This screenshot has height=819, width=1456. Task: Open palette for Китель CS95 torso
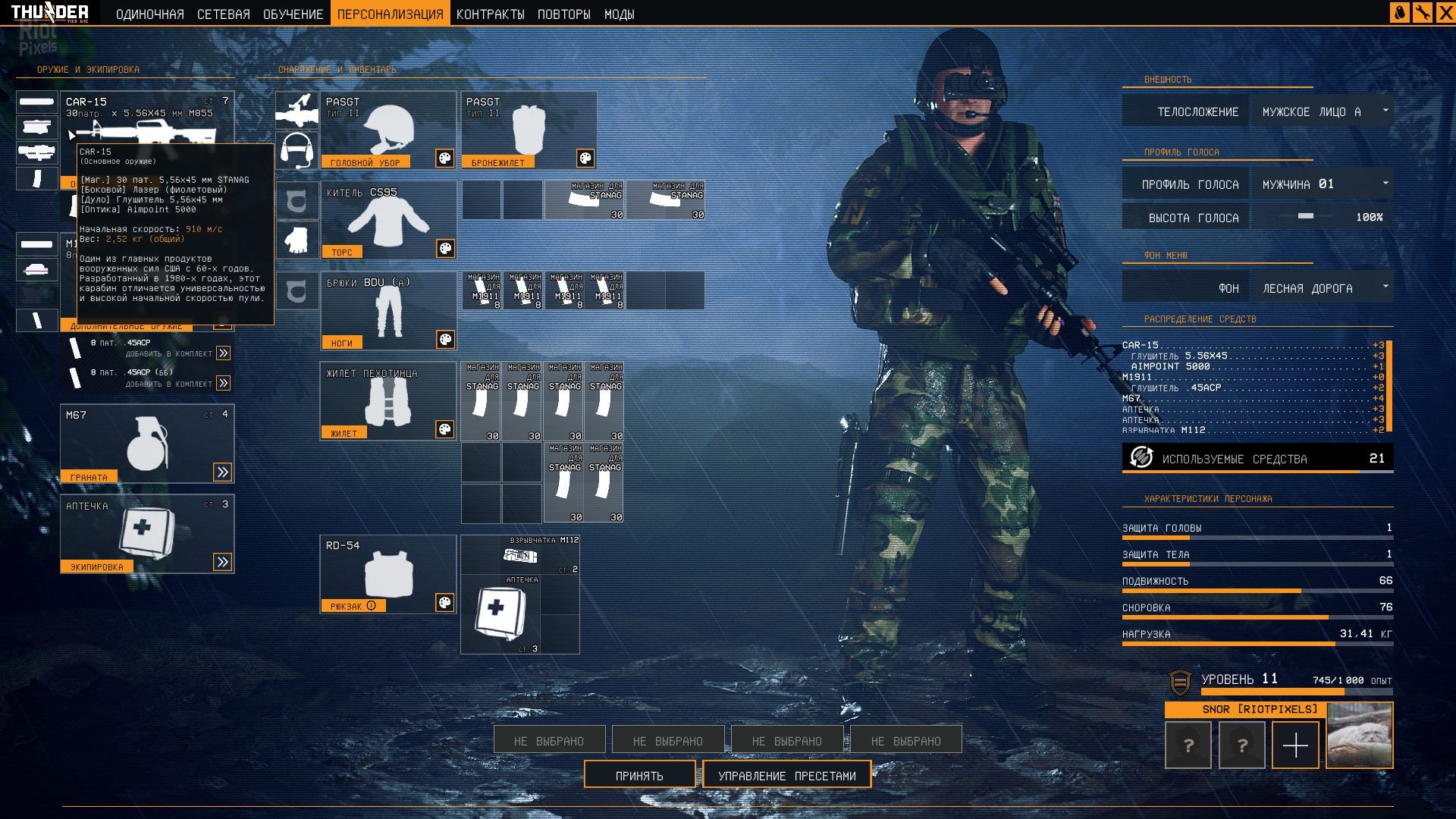coord(445,249)
